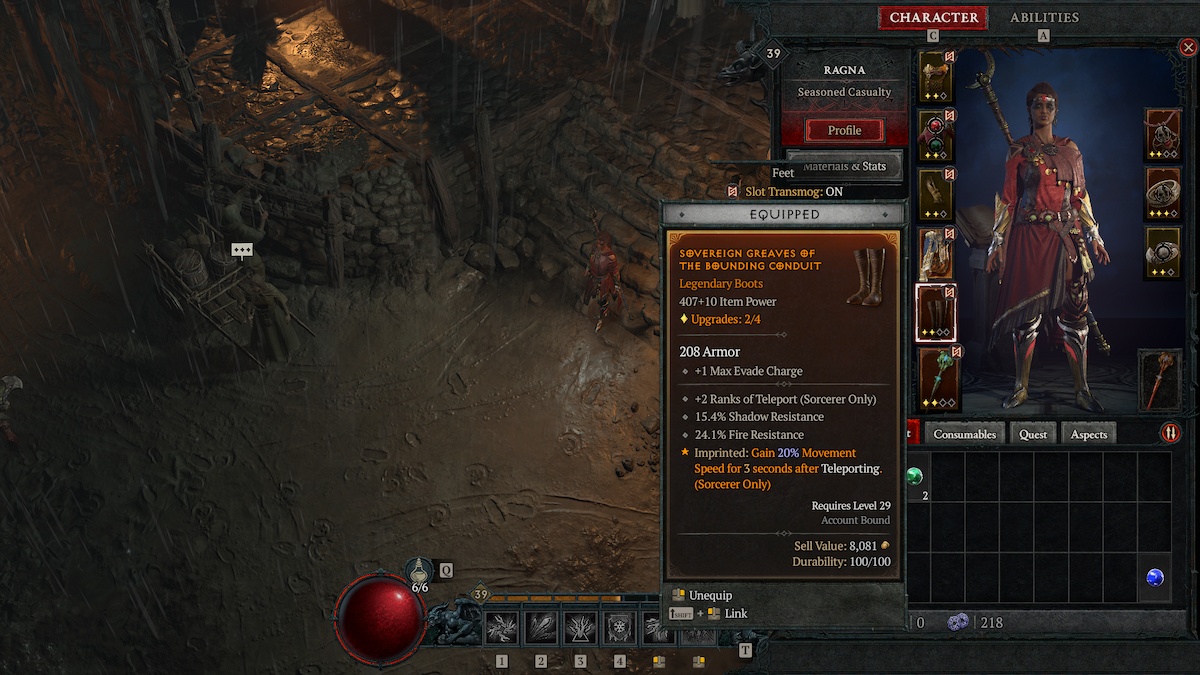
Task: Select the off-hand wand slot
Action: tap(1162, 380)
